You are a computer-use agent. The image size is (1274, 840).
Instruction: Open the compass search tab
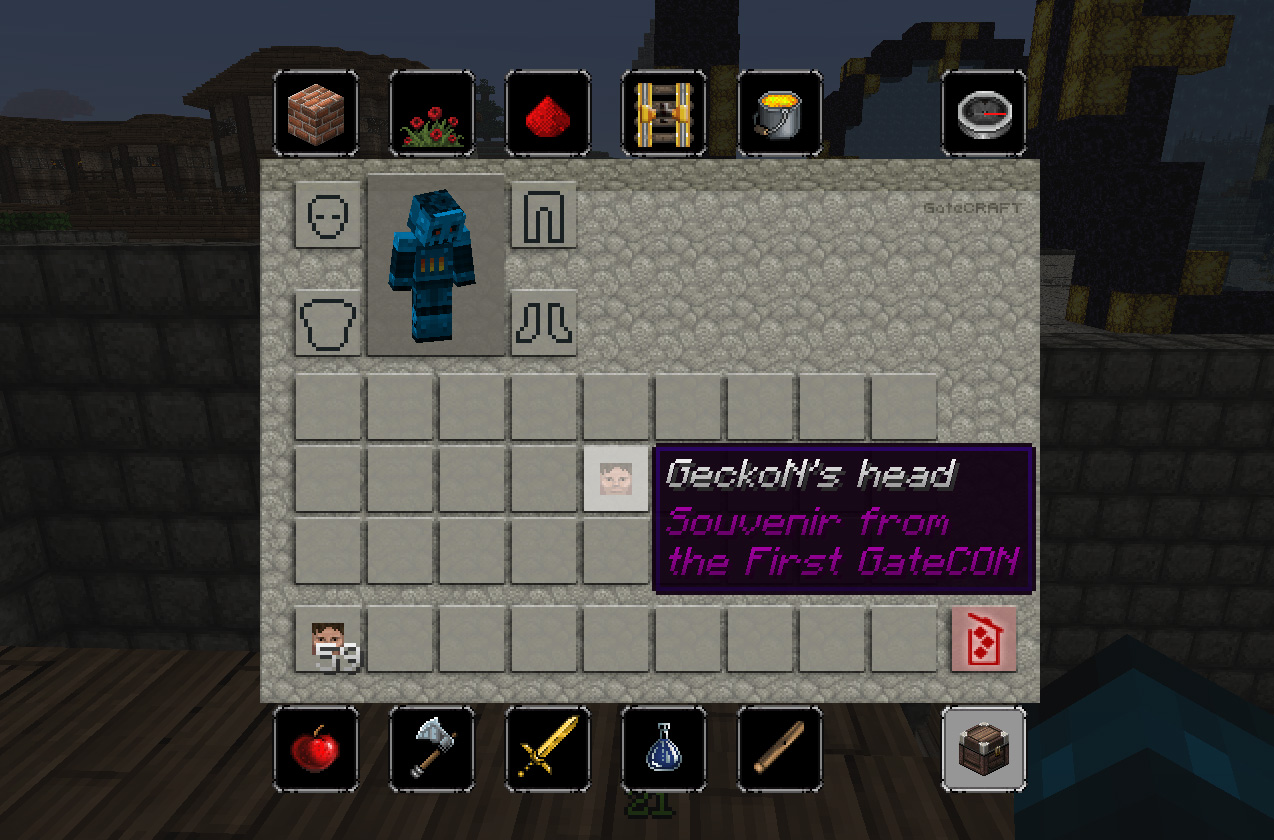tap(984, 113)
